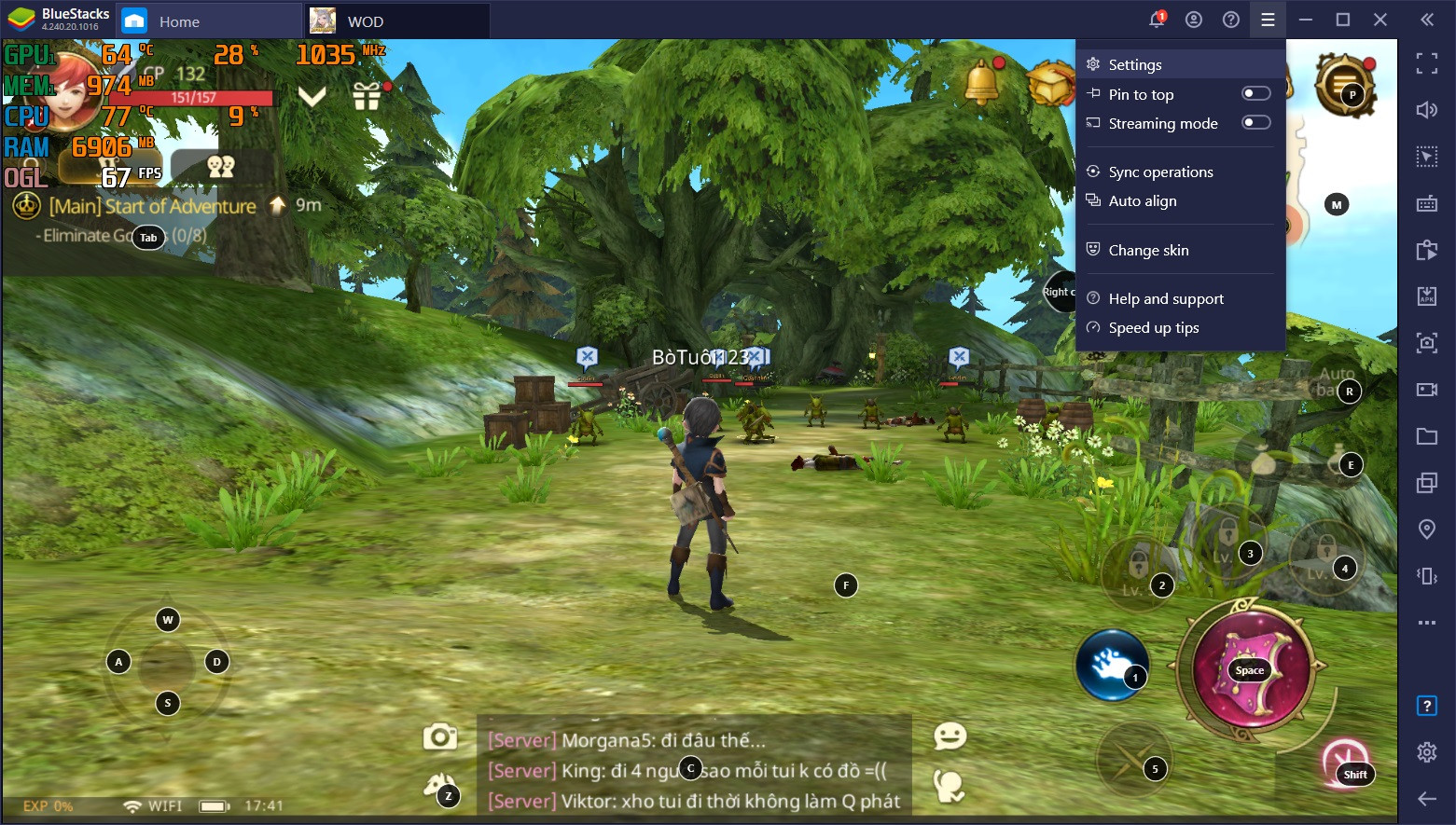Switch to the Home tab

tap(178, 21)
